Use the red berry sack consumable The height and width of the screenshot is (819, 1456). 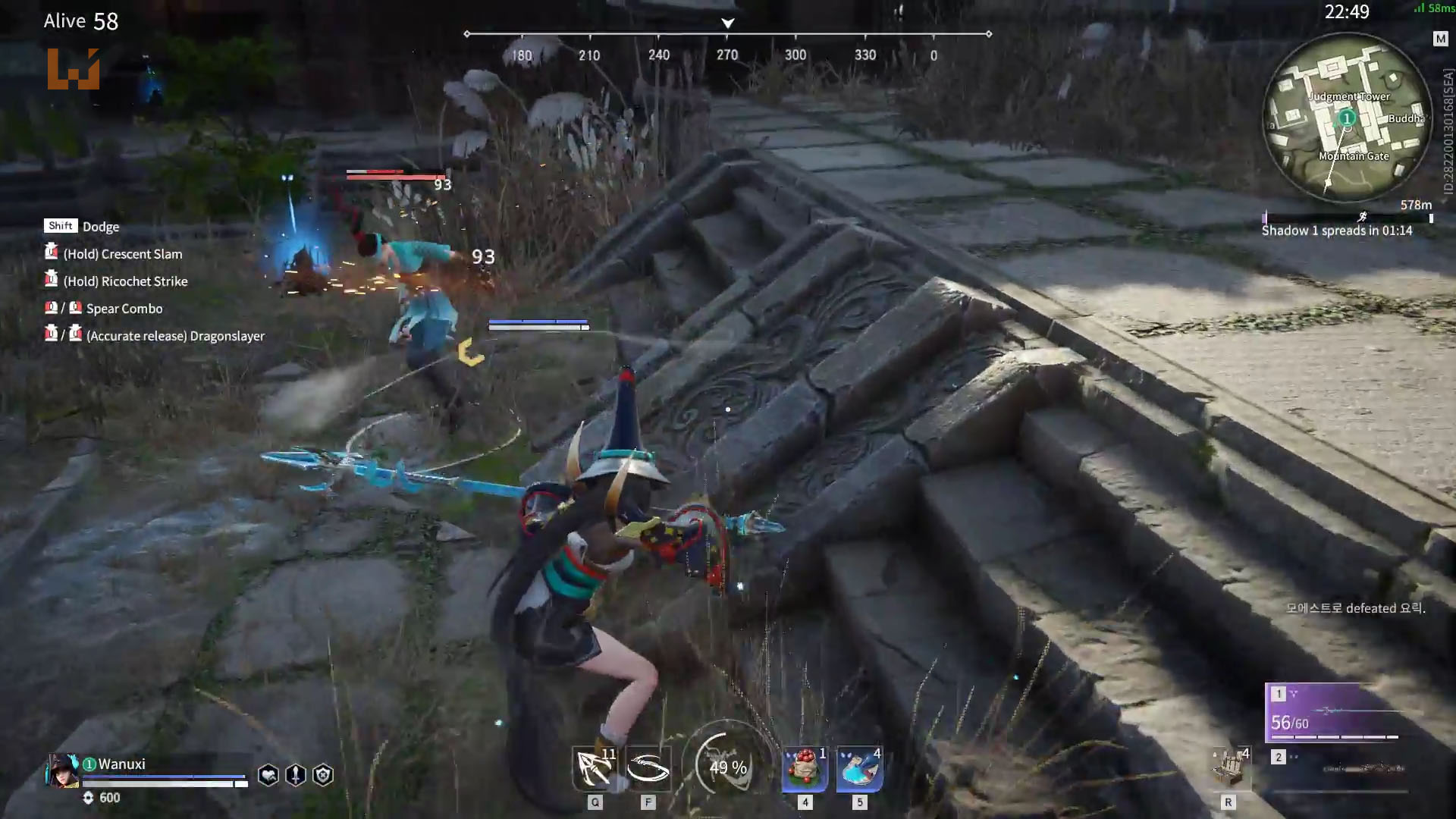[x=805, y=769]
